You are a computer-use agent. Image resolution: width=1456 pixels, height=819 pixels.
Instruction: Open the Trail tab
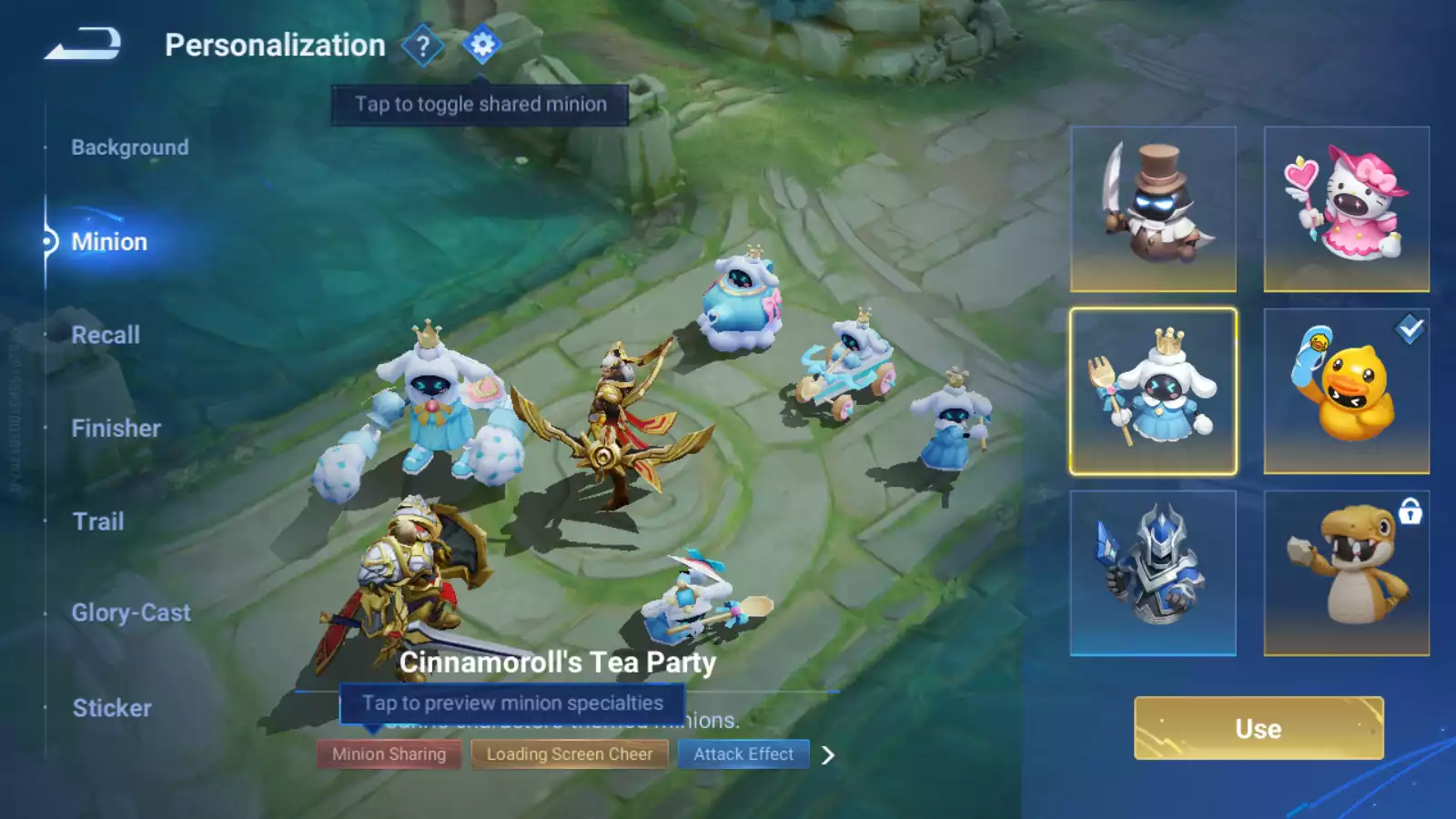coord(98,521)
